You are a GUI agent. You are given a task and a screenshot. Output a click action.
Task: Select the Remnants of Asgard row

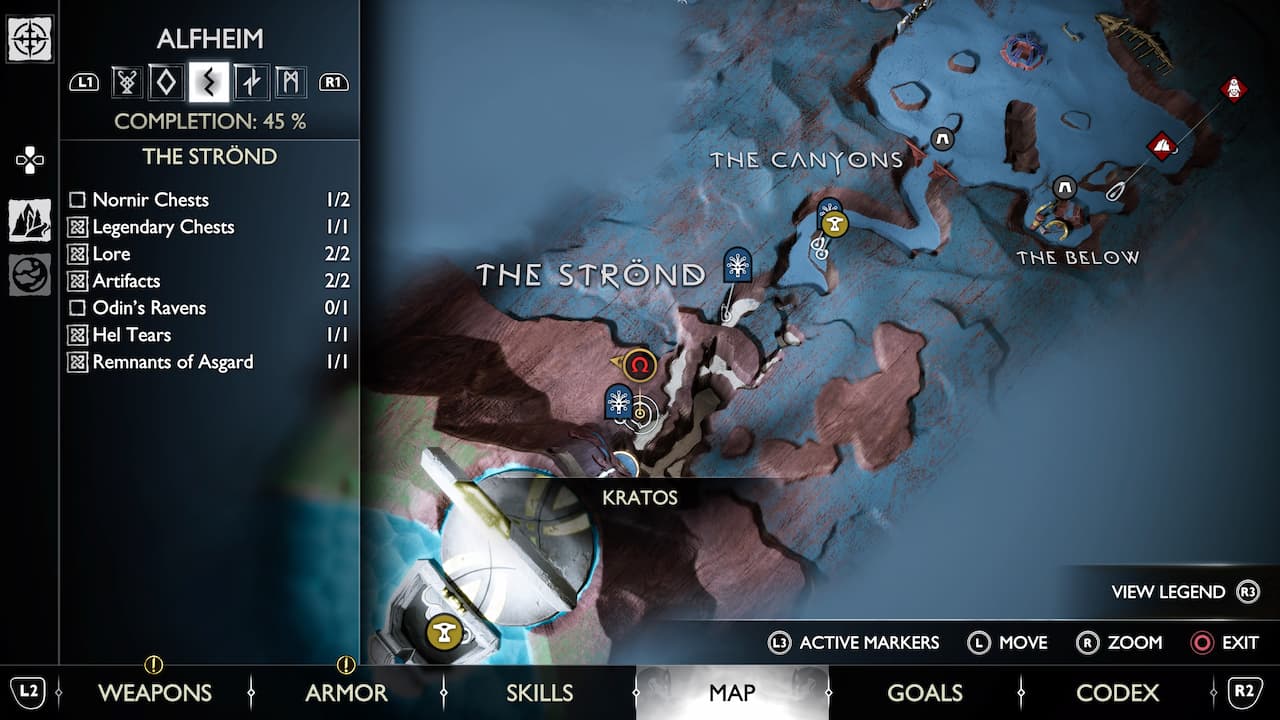(208, 362)
